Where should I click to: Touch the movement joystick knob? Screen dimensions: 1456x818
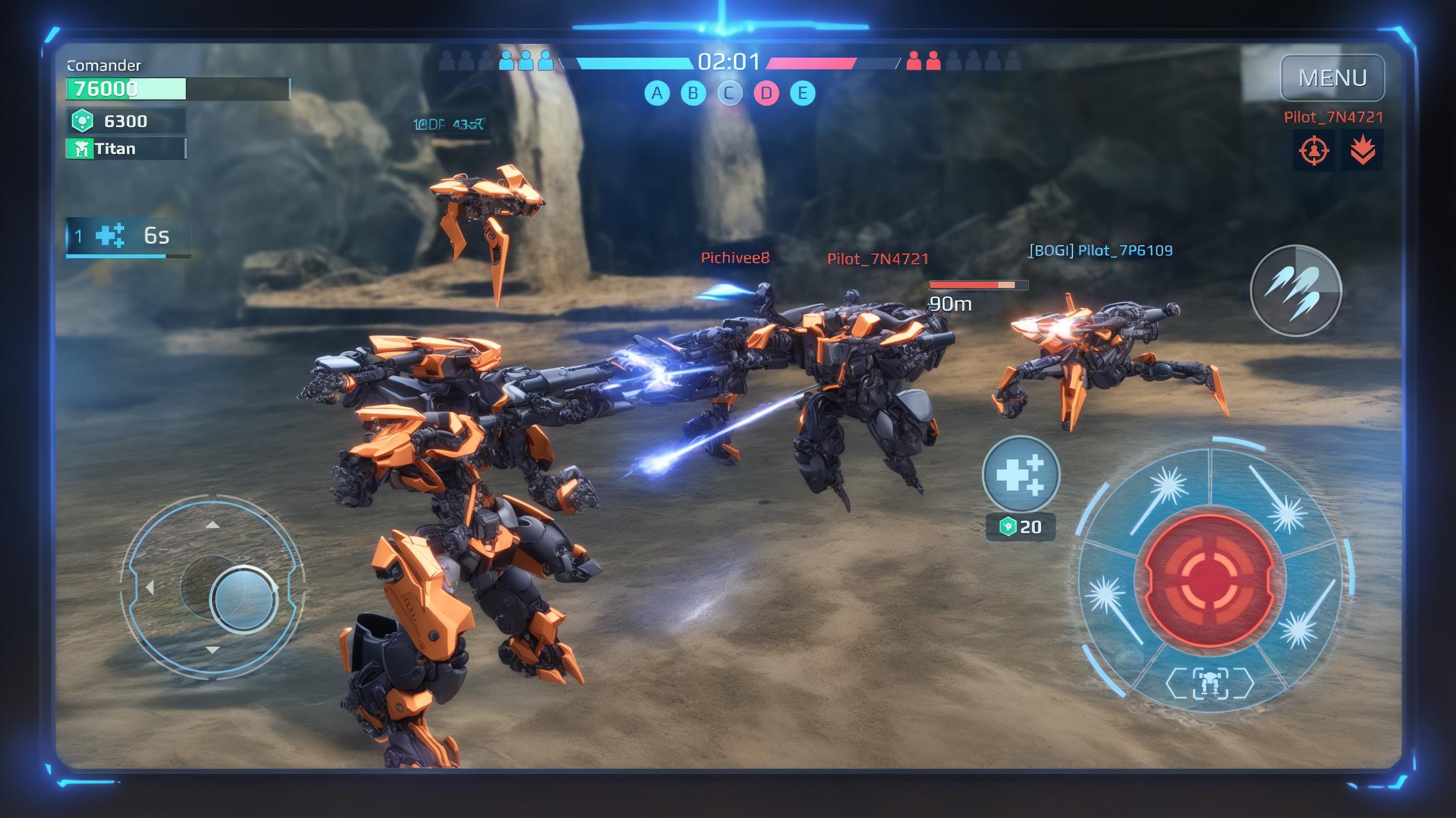pos(243,598)
